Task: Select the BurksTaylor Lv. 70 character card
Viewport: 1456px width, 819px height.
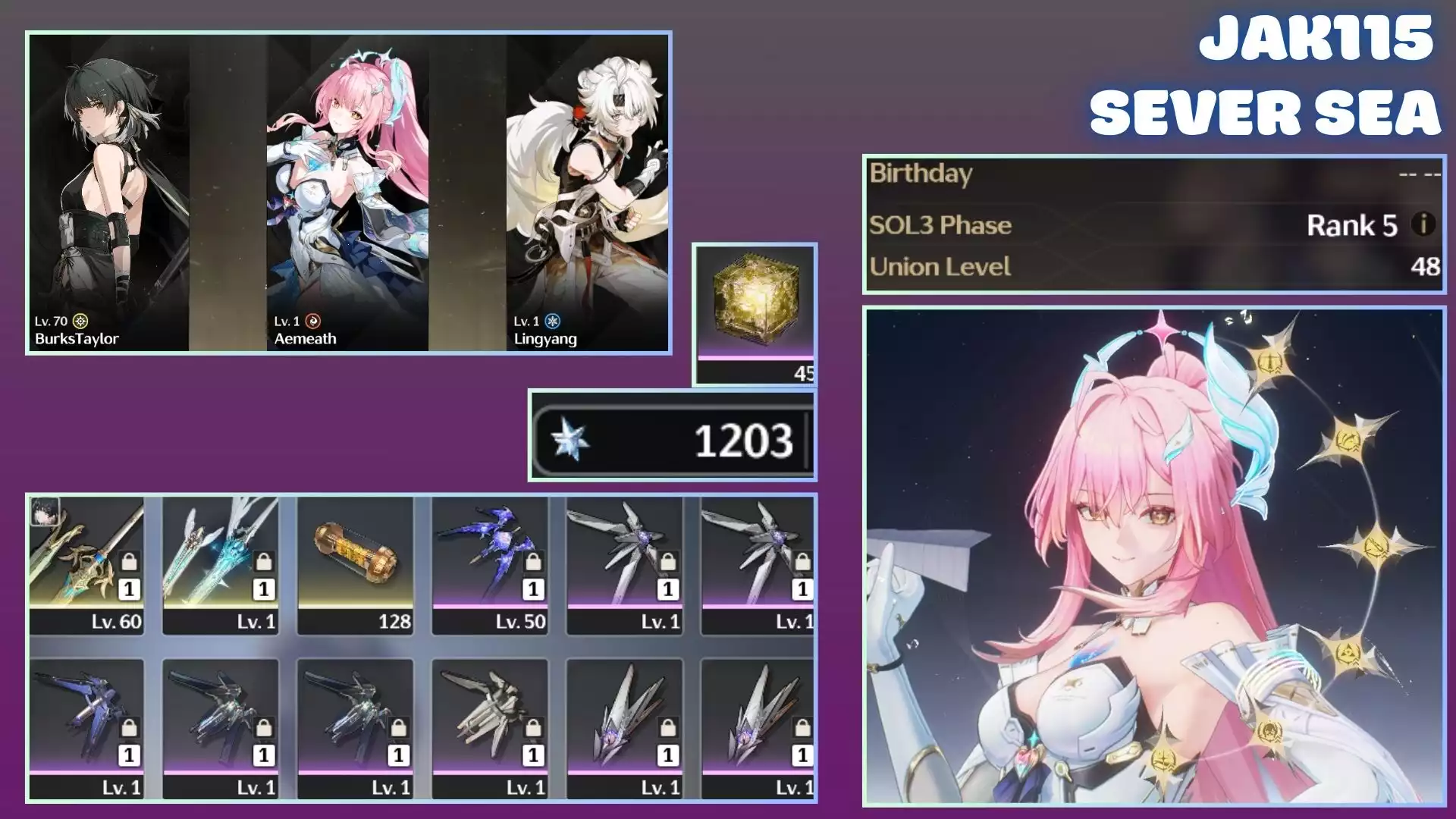Action: click(x=108, y=193)
